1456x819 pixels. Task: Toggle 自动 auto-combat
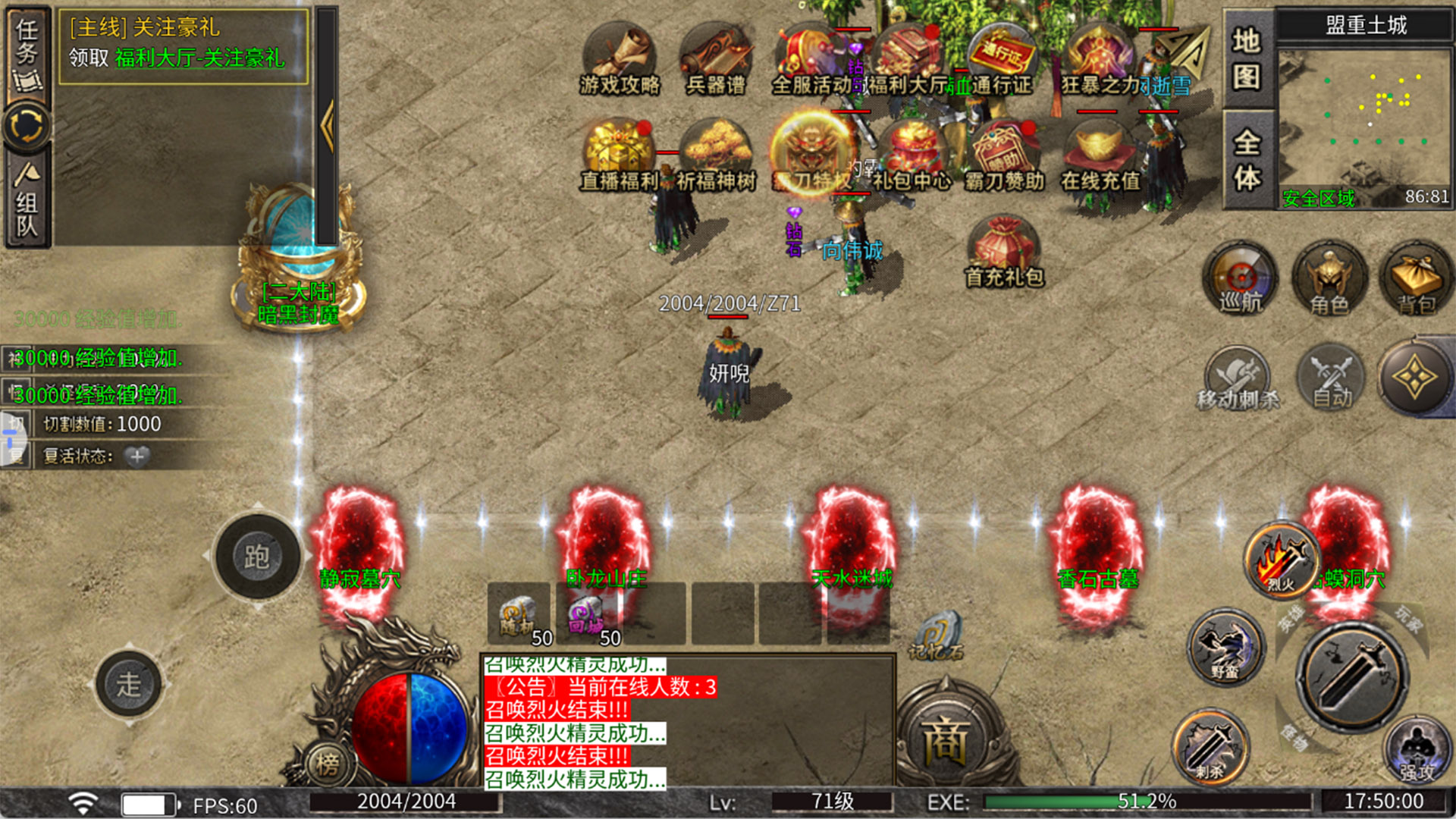click(x=1331, y=378)
